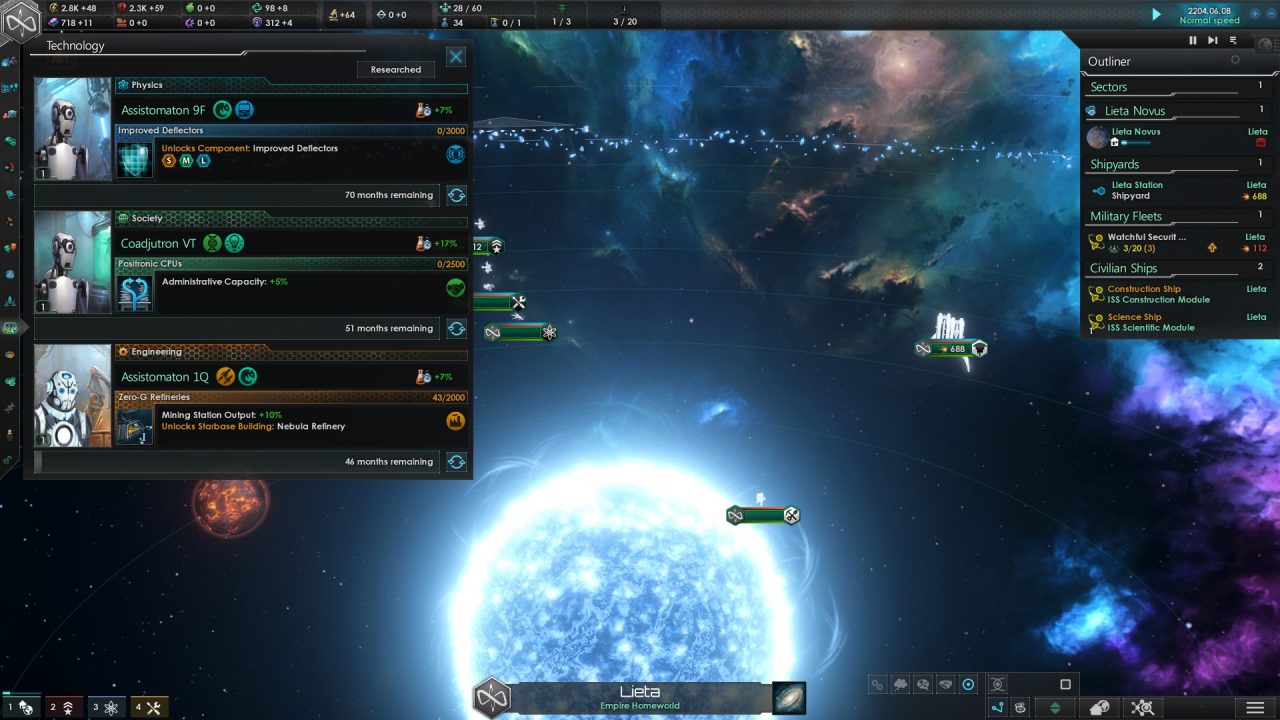Image resolution: width=1280 pixels, height=720 pixels.
Task: Click the empire hotkey icon in slot 2
Action: pos(66,707)
